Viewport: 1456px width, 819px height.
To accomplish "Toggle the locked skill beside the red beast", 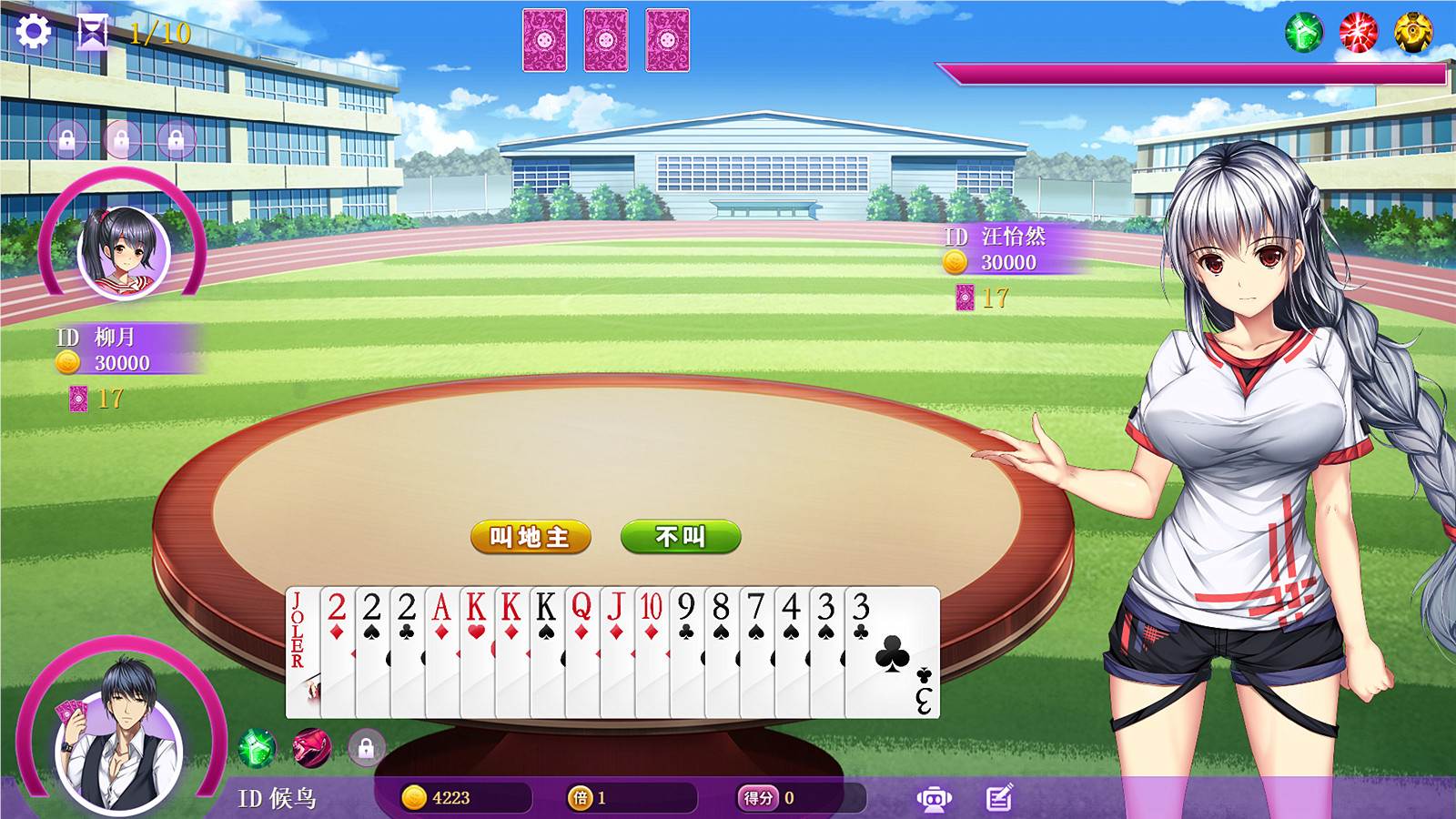I will tap(366, 749).
